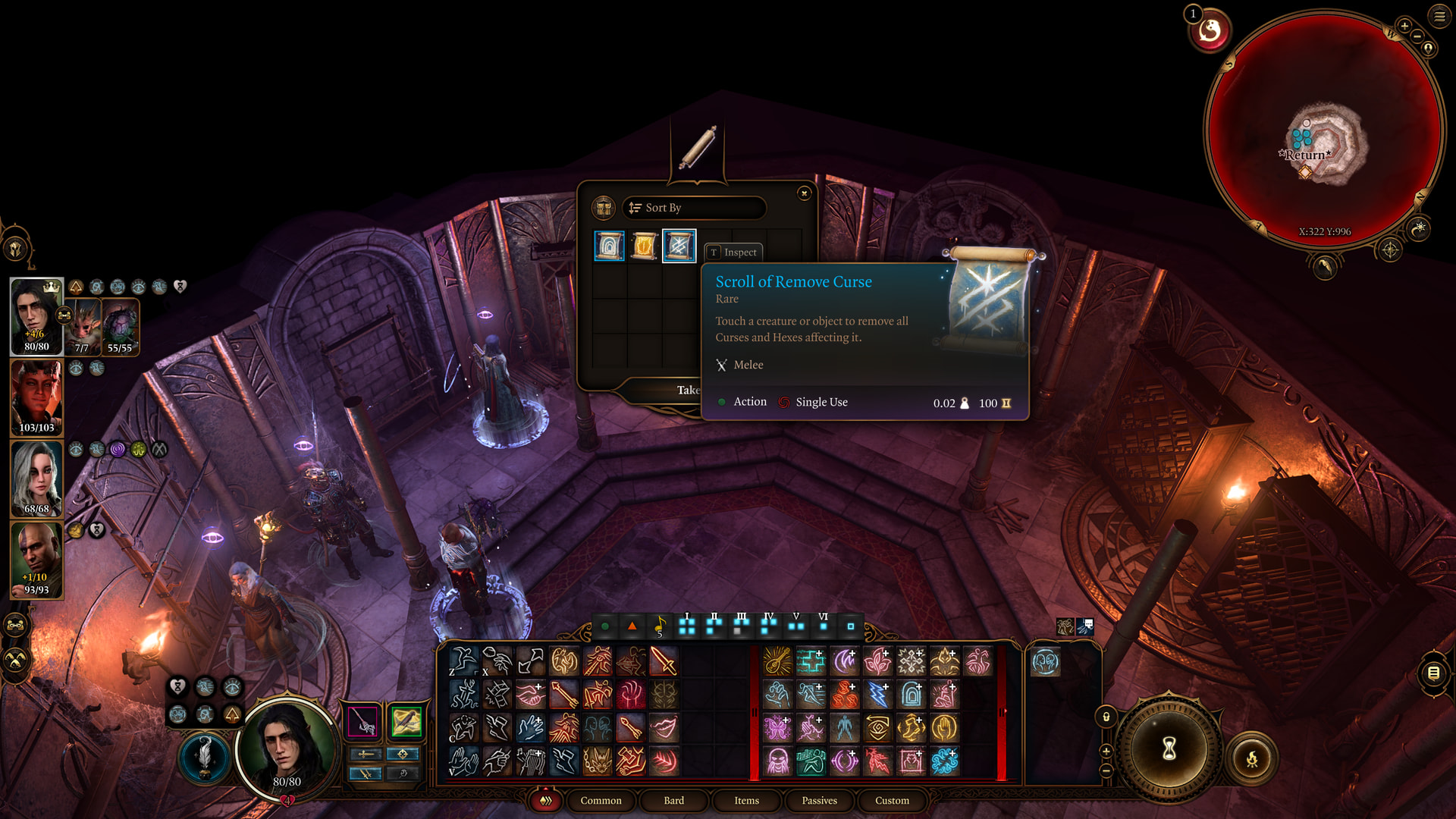Close the loot container window
This screenshot has width=1456, height=819.
click(x=805, y=193)
